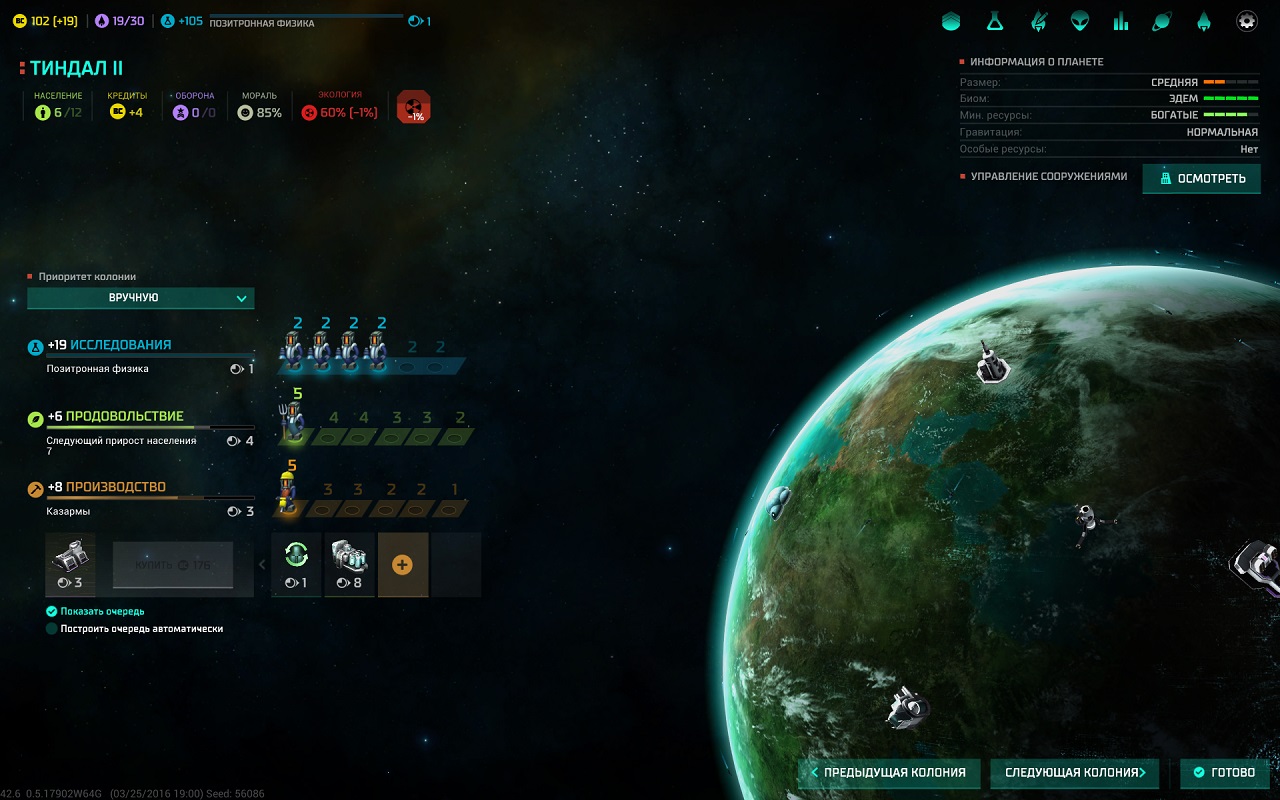Open the gear settings menu

coord(1246,21)
